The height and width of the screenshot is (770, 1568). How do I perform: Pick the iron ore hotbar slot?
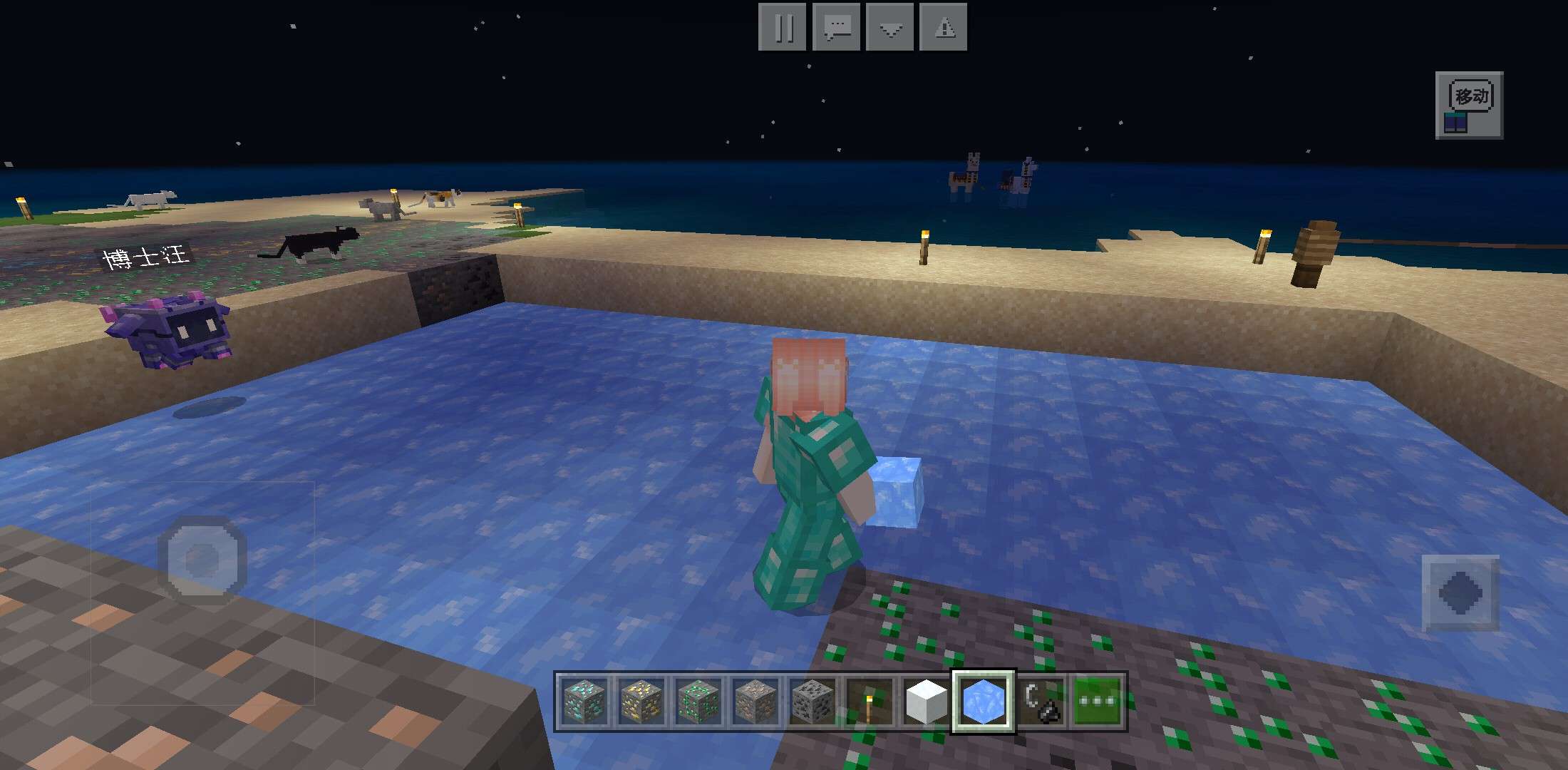(755, 701)
